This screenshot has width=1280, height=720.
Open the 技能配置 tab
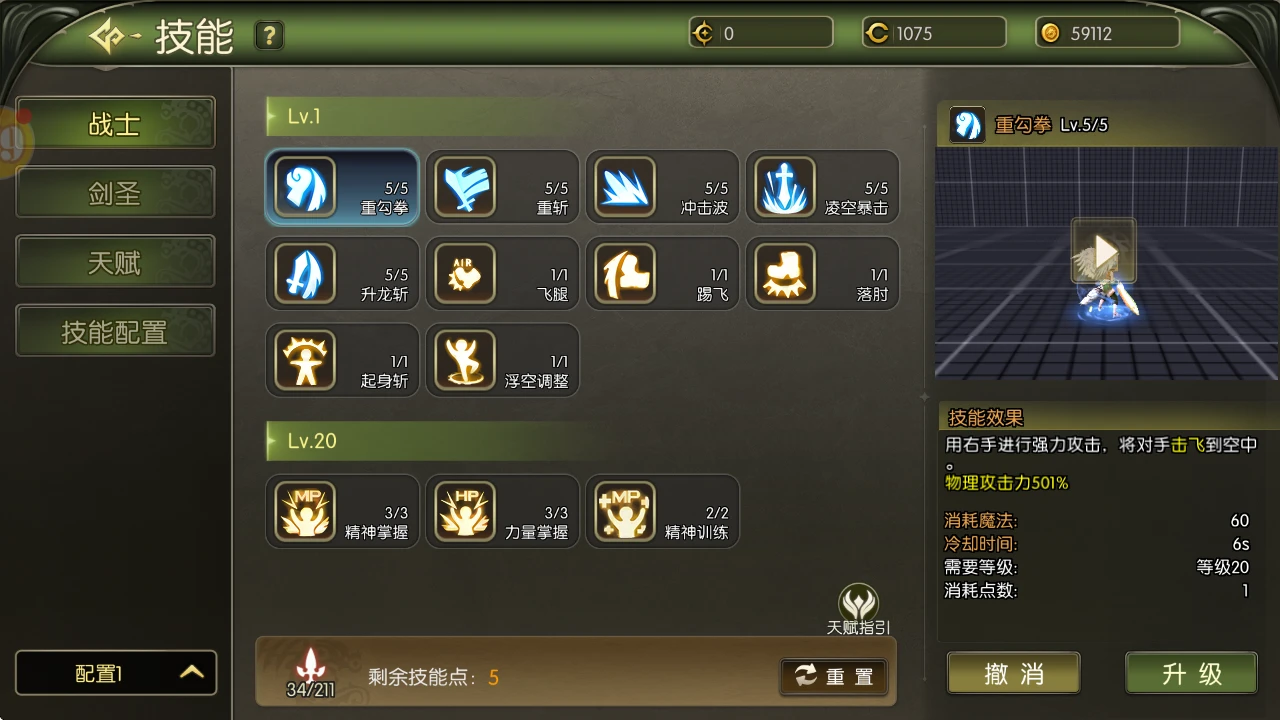coord(115,331)
